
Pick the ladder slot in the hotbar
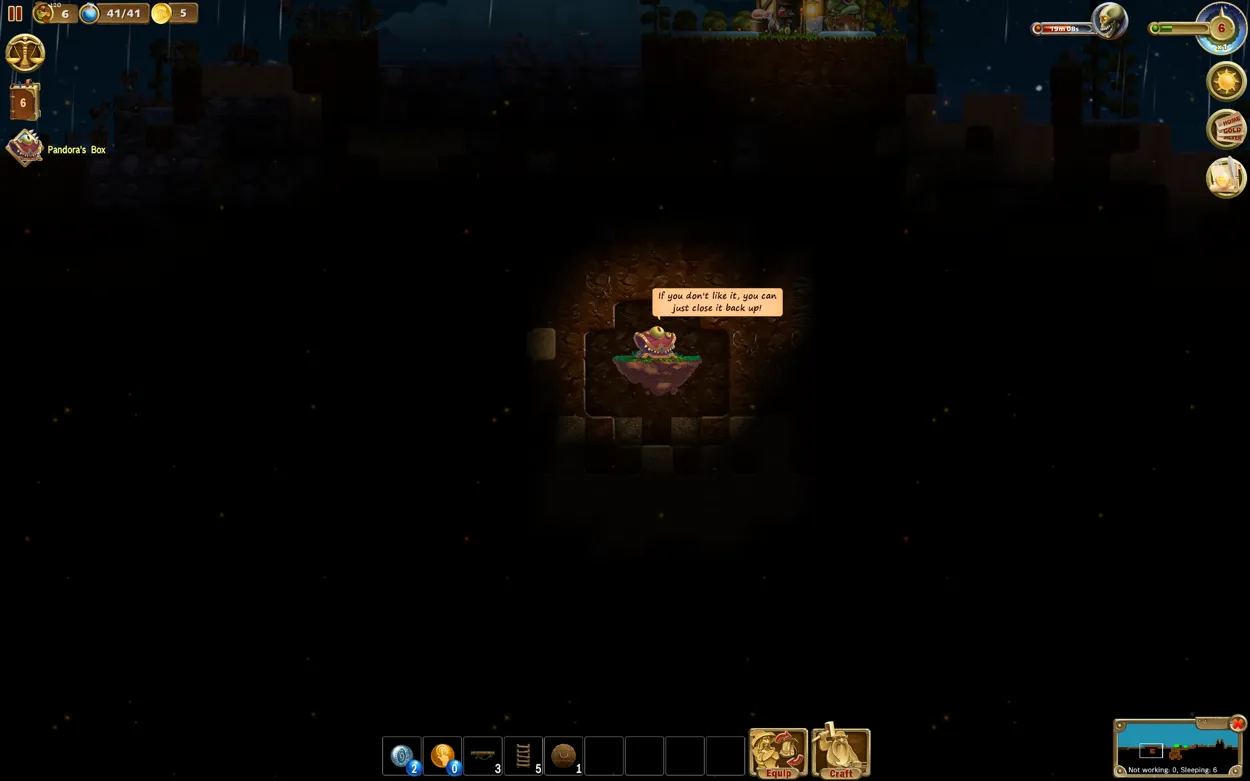[523, 756]
